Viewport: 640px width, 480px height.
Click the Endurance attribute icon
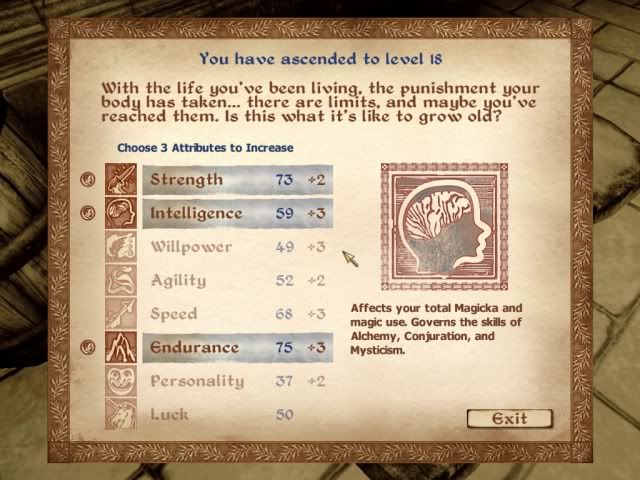click(121, 348)
